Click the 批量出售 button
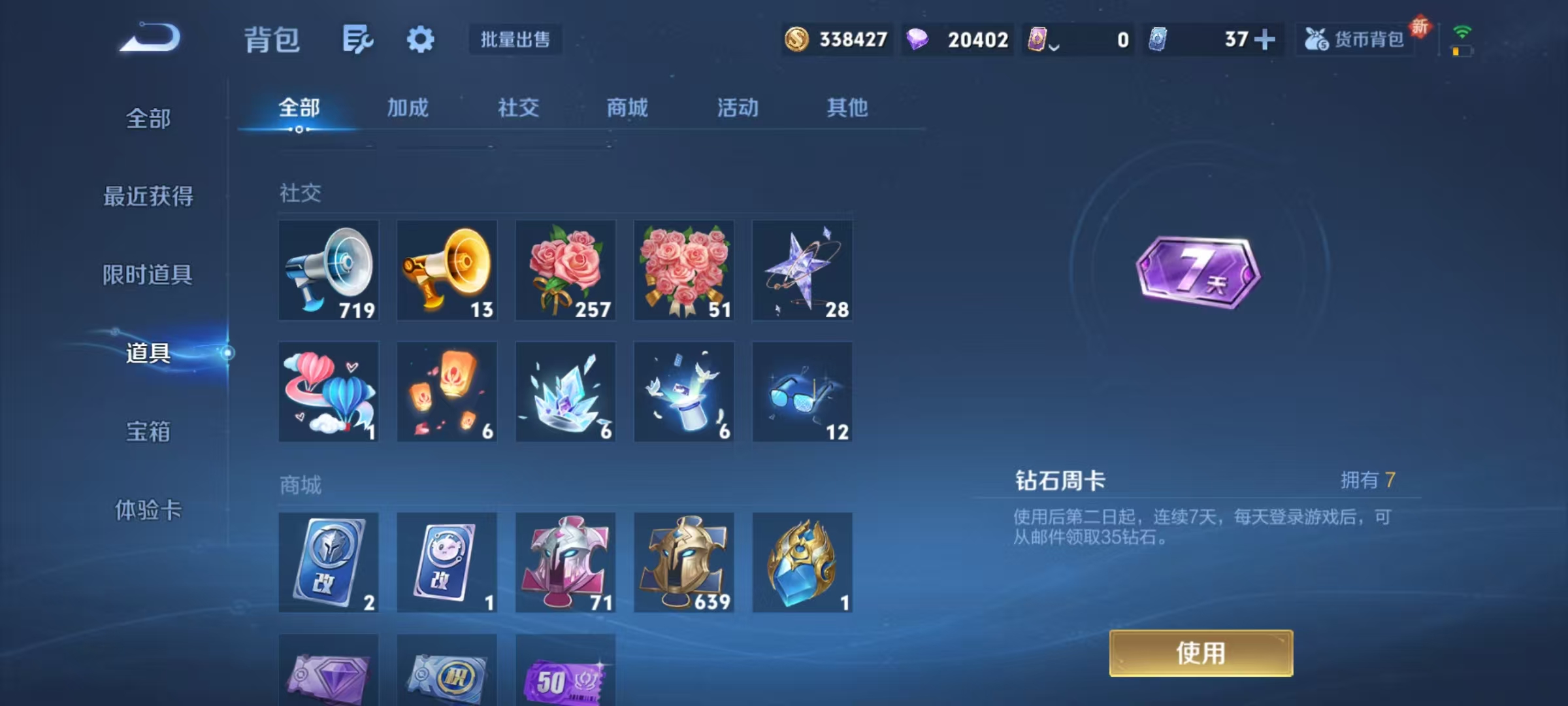This screenshot has width=1568, height=706. pyautogui.click(x=515, y=39)
